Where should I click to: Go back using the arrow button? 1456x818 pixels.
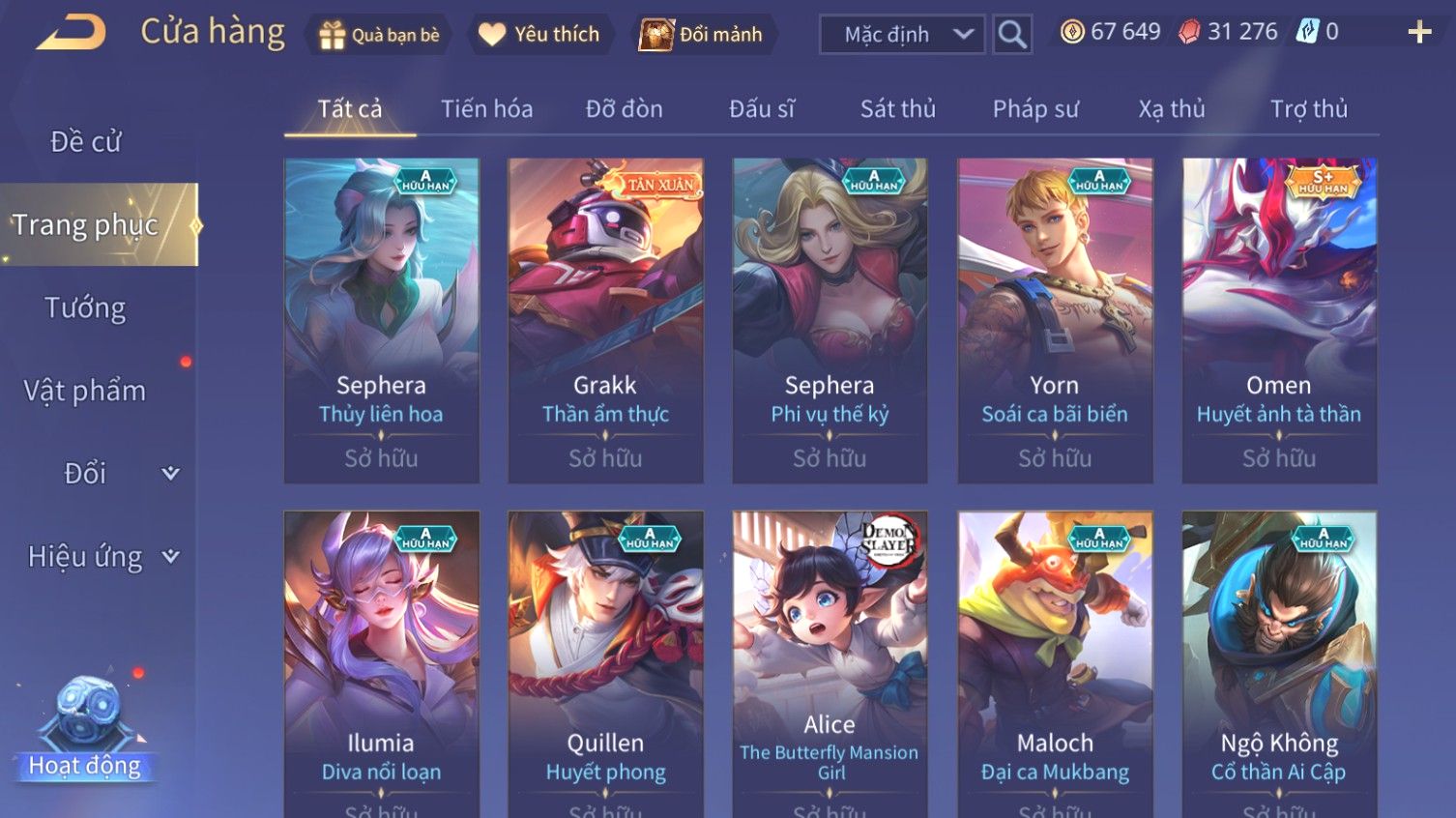[x=71, y=33]
